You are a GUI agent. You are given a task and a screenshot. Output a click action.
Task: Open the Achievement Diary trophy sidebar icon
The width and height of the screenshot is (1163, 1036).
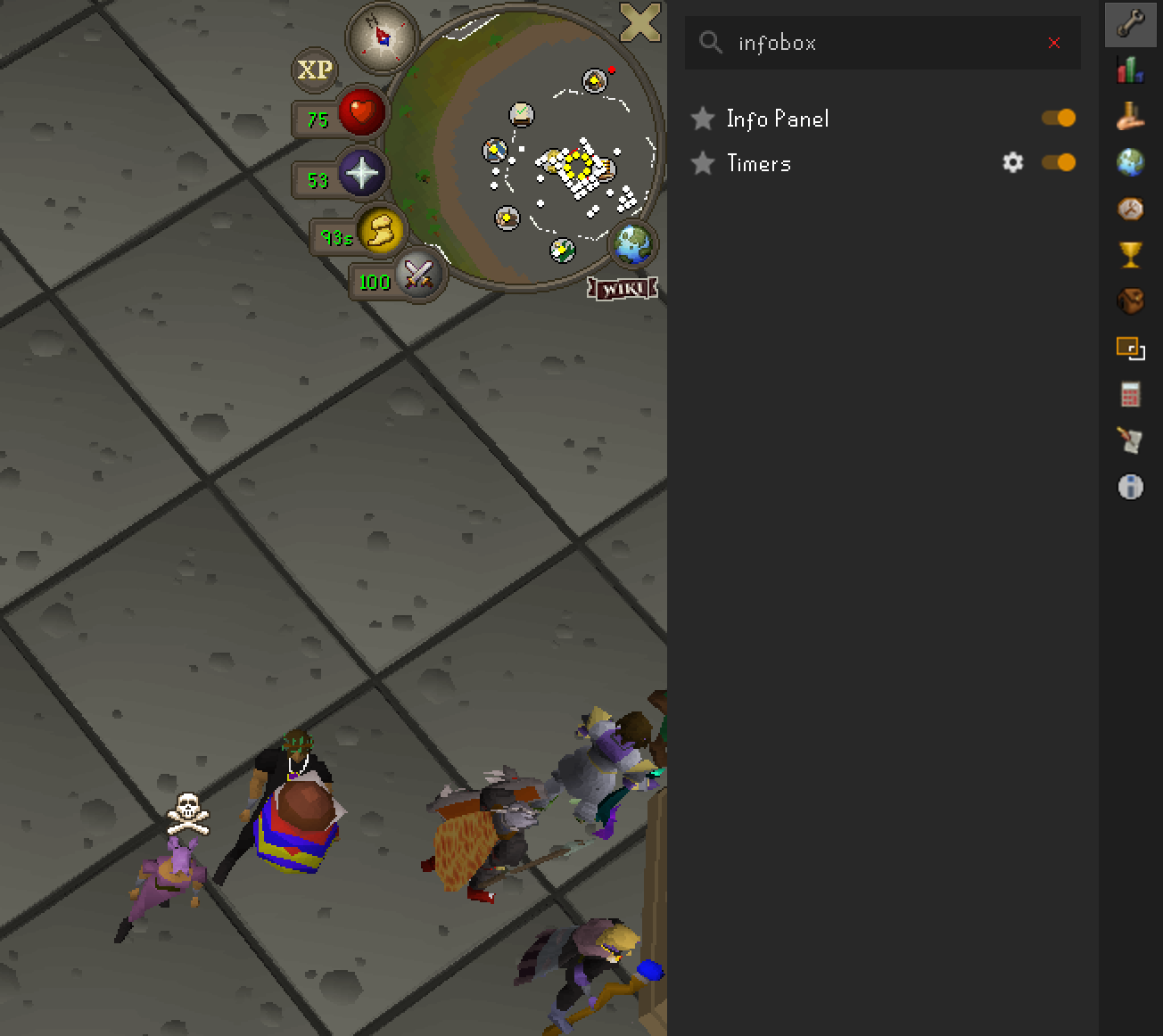tap(1130, 255)
